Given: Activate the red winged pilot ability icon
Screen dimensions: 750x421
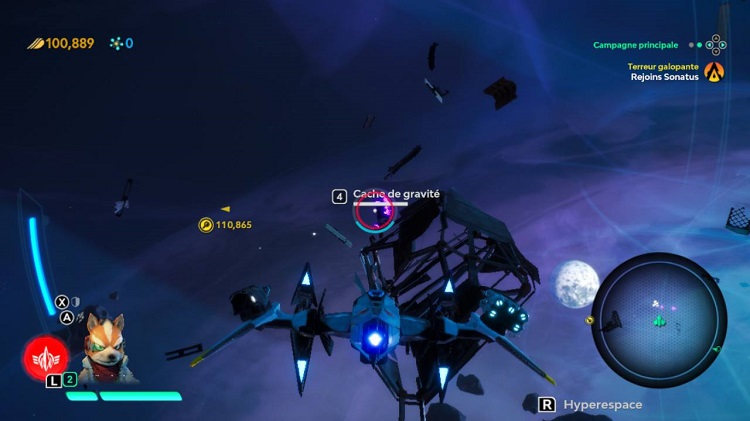Looking at the screenshot, I should click(x=46, y=357).
